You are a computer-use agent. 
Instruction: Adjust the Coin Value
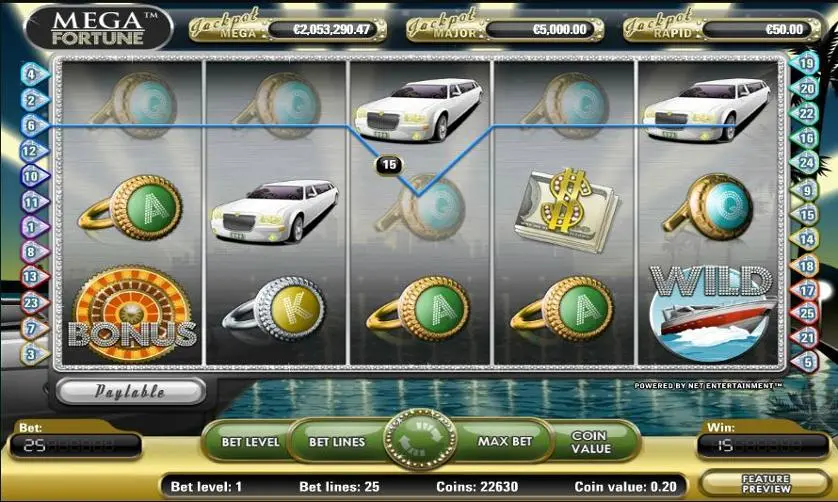tap(590, 441)
